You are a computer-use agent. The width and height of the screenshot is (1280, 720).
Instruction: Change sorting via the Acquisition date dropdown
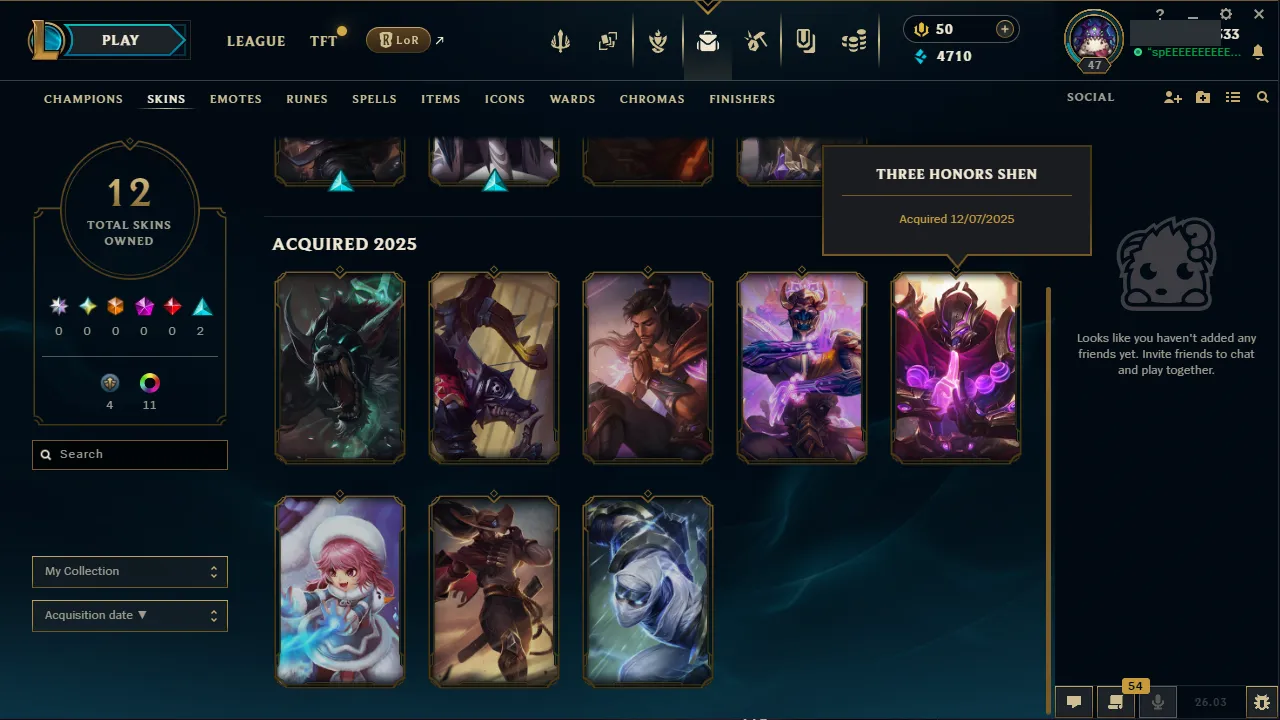pyautogui.click(x=129, y=616)
